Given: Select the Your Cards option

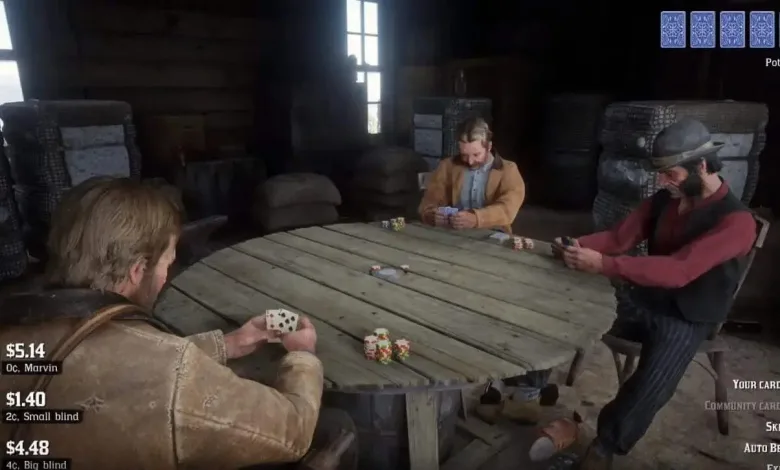Looking at the screenshot, I should click(756, 384).
